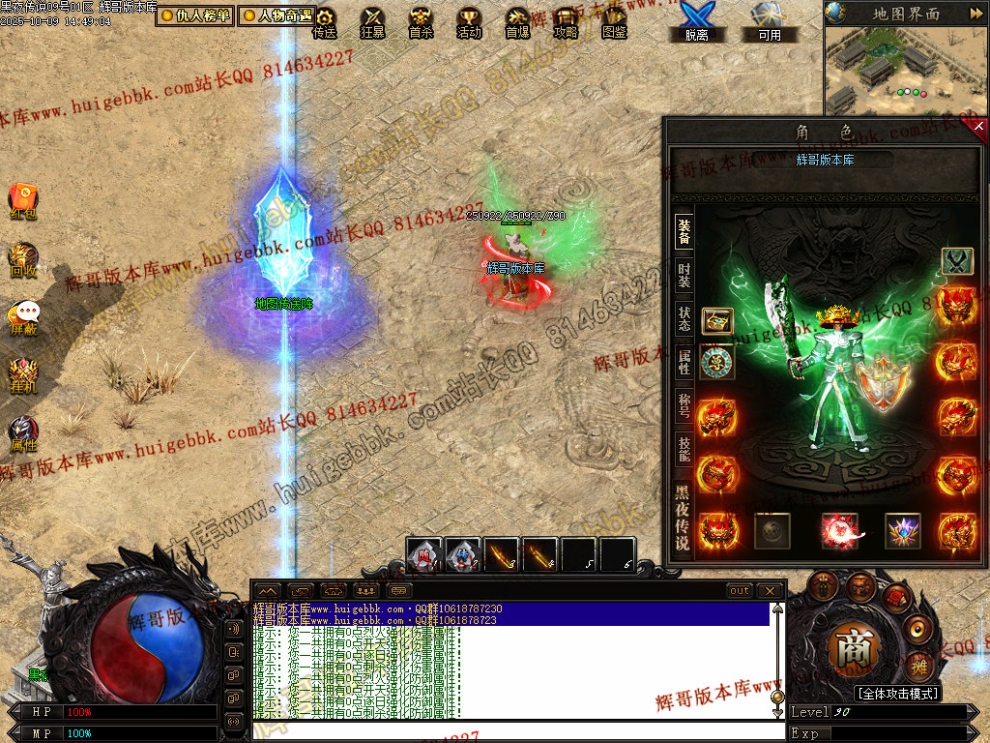Open the 红包 red envelope icon

(23, 199)
